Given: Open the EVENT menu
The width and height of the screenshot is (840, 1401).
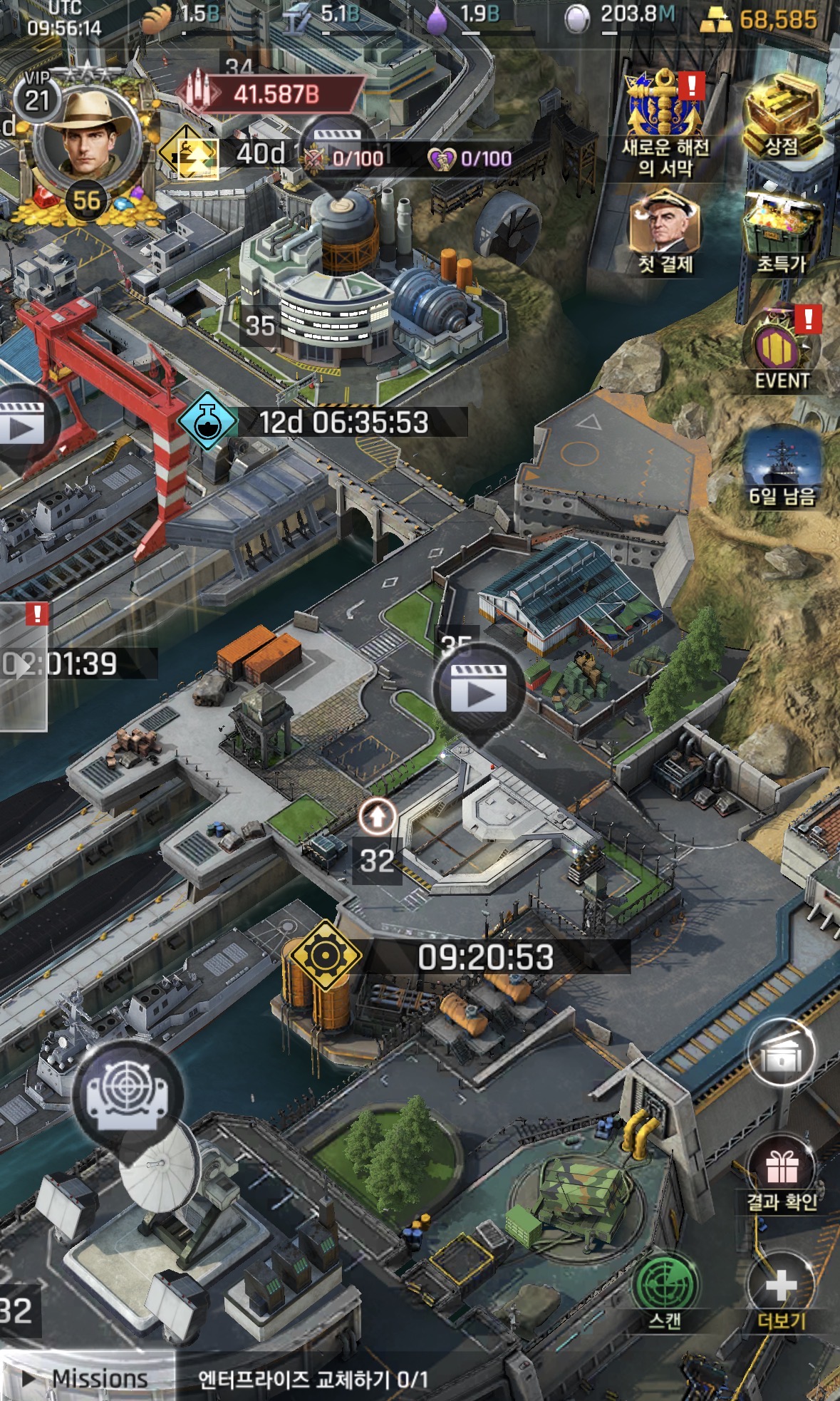Looking at the screenshot, I should click(782, 351).
